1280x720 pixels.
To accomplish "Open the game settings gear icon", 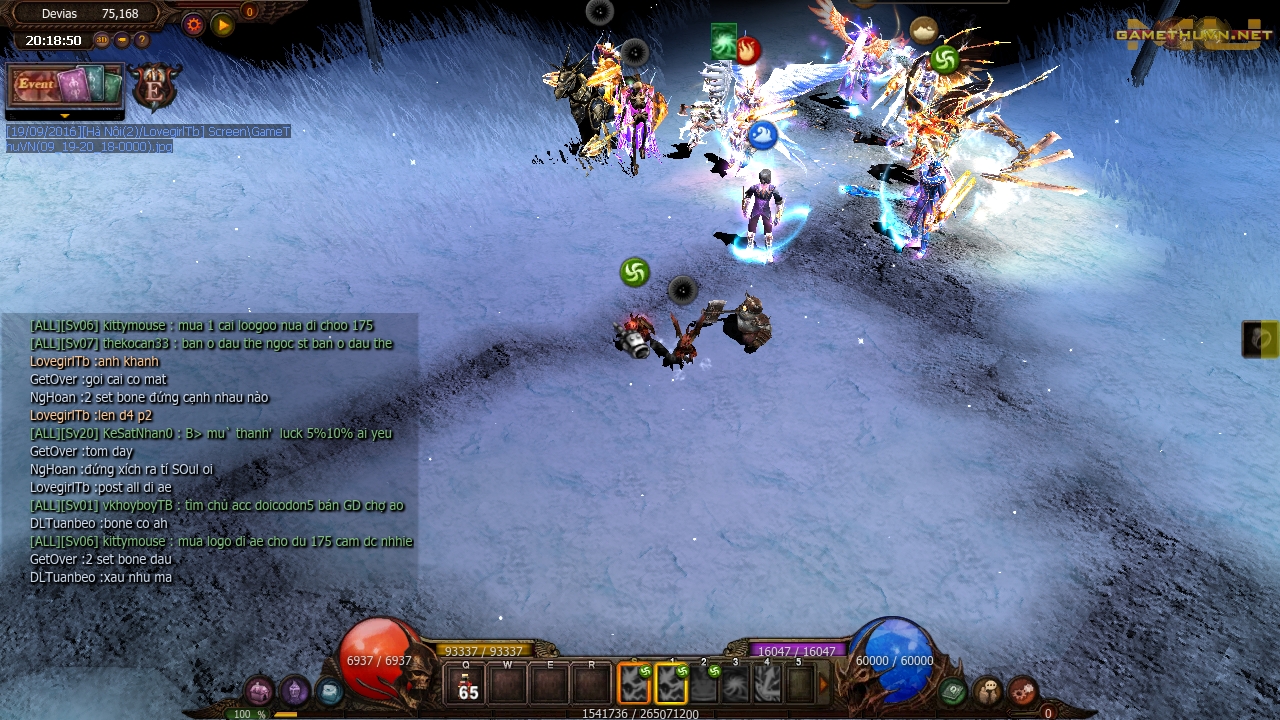I will pos(194,25).
